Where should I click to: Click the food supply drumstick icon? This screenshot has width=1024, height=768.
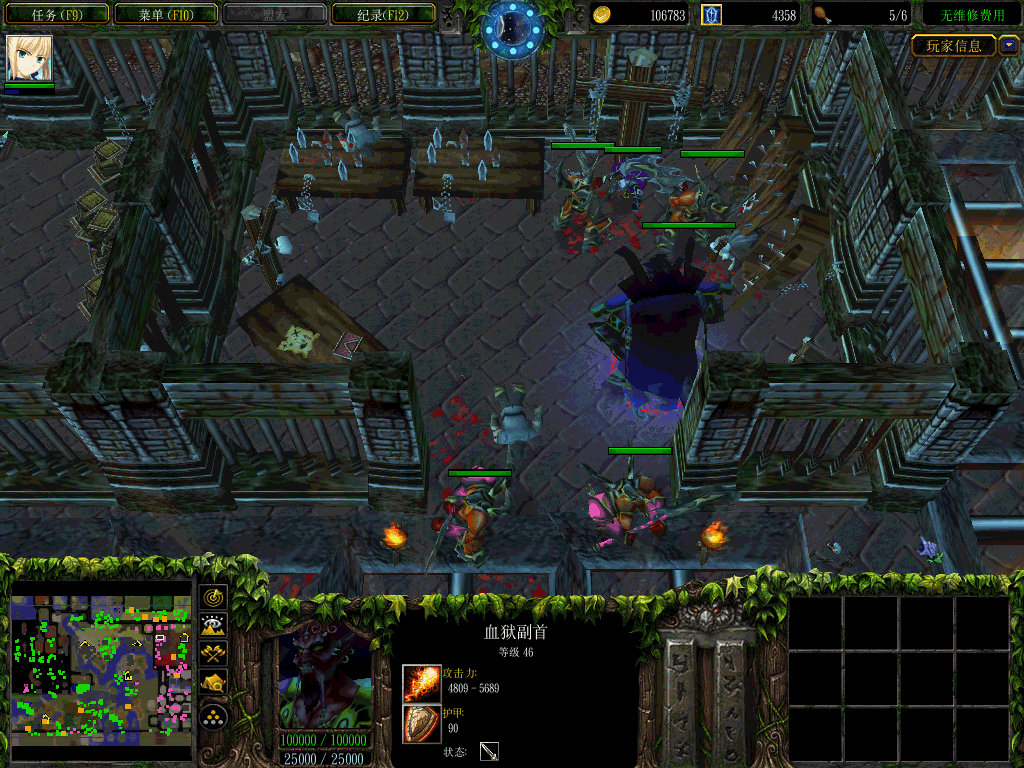[822, 15]
